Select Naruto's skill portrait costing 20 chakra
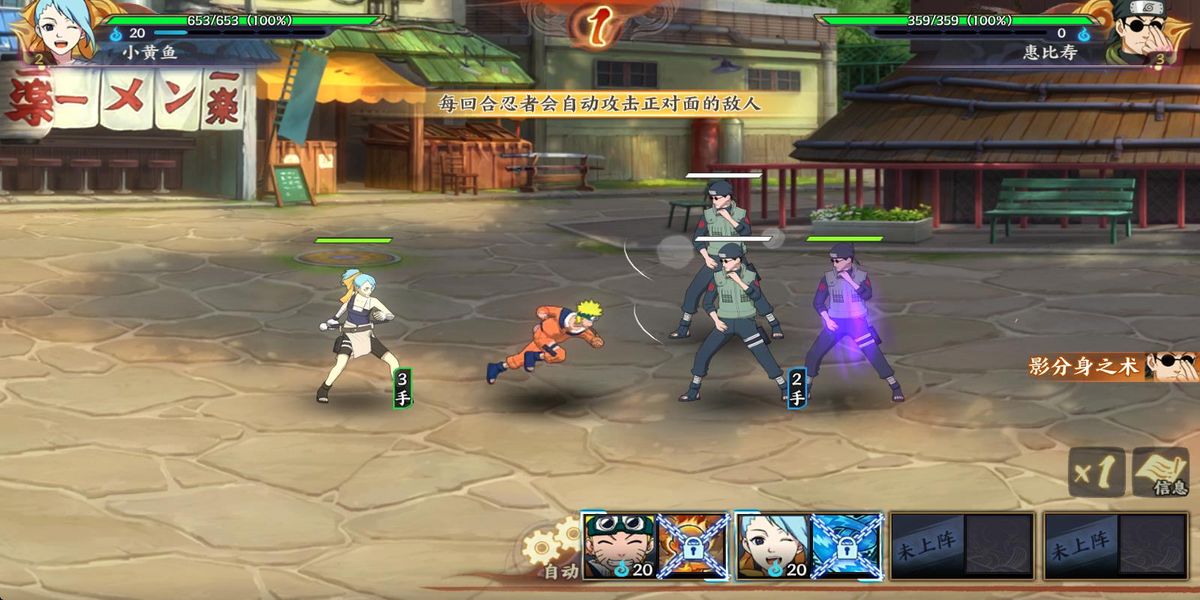 (619, 546)
